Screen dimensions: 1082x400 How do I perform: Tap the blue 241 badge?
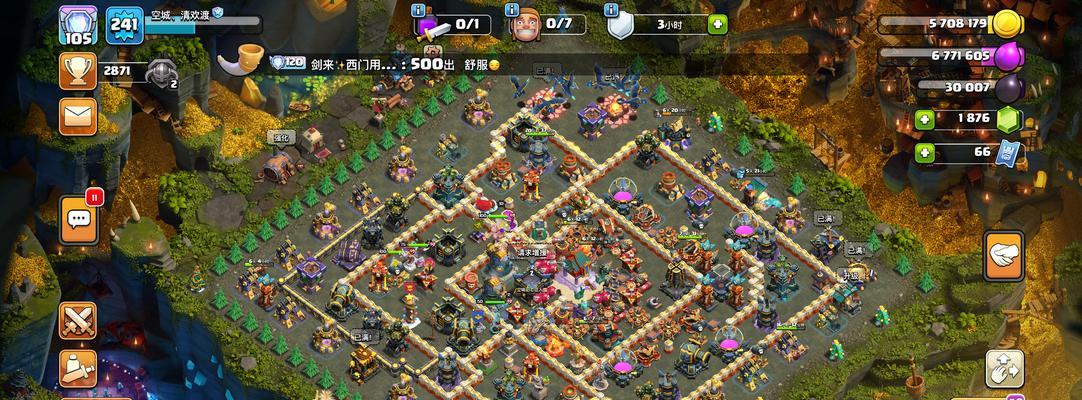pos(125,25)
